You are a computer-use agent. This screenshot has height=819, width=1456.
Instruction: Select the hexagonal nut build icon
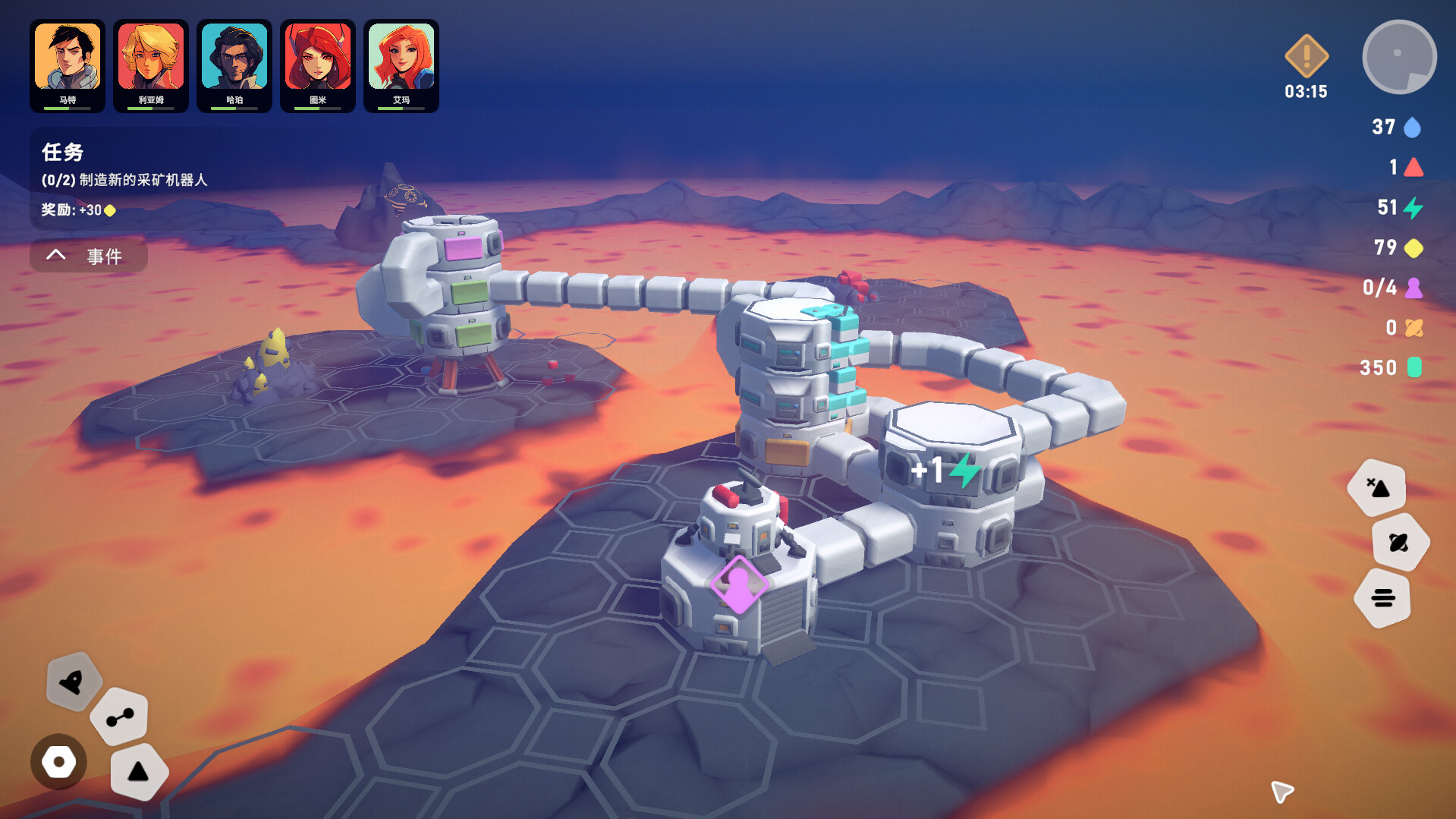58,762
